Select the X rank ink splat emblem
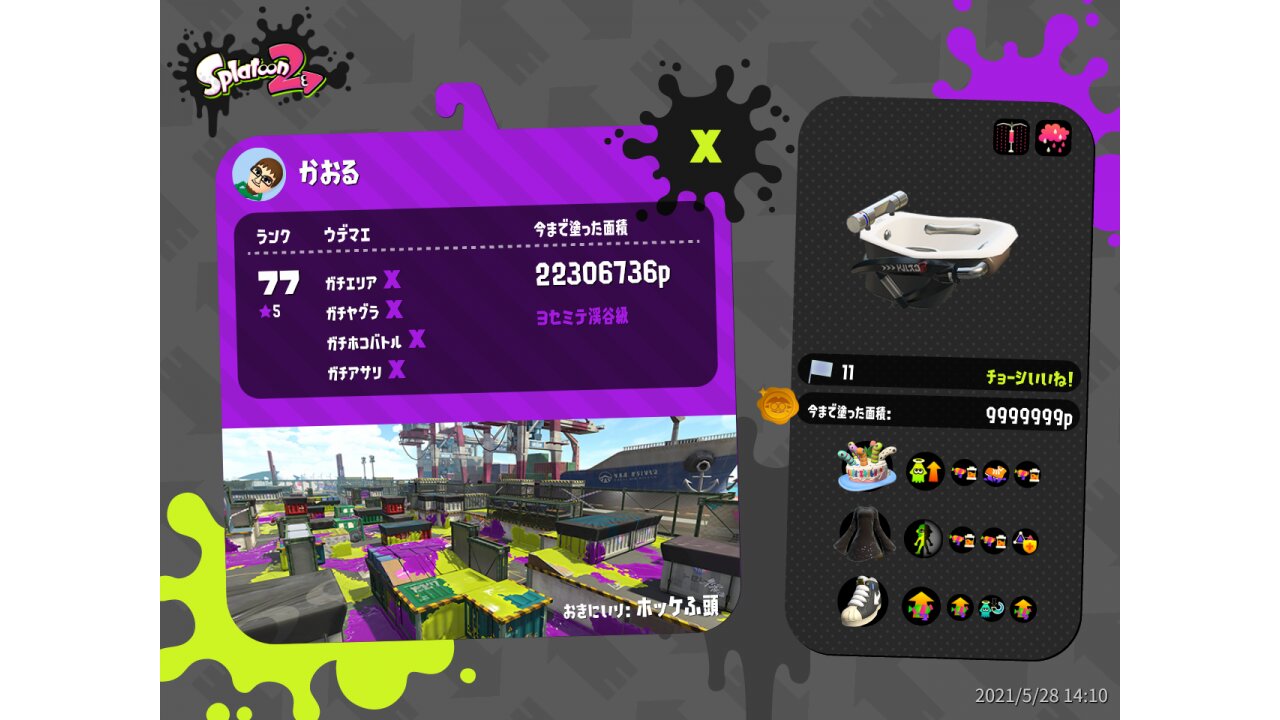The width and height of the screenshot is (1280, 720). (x=705, y=146)
